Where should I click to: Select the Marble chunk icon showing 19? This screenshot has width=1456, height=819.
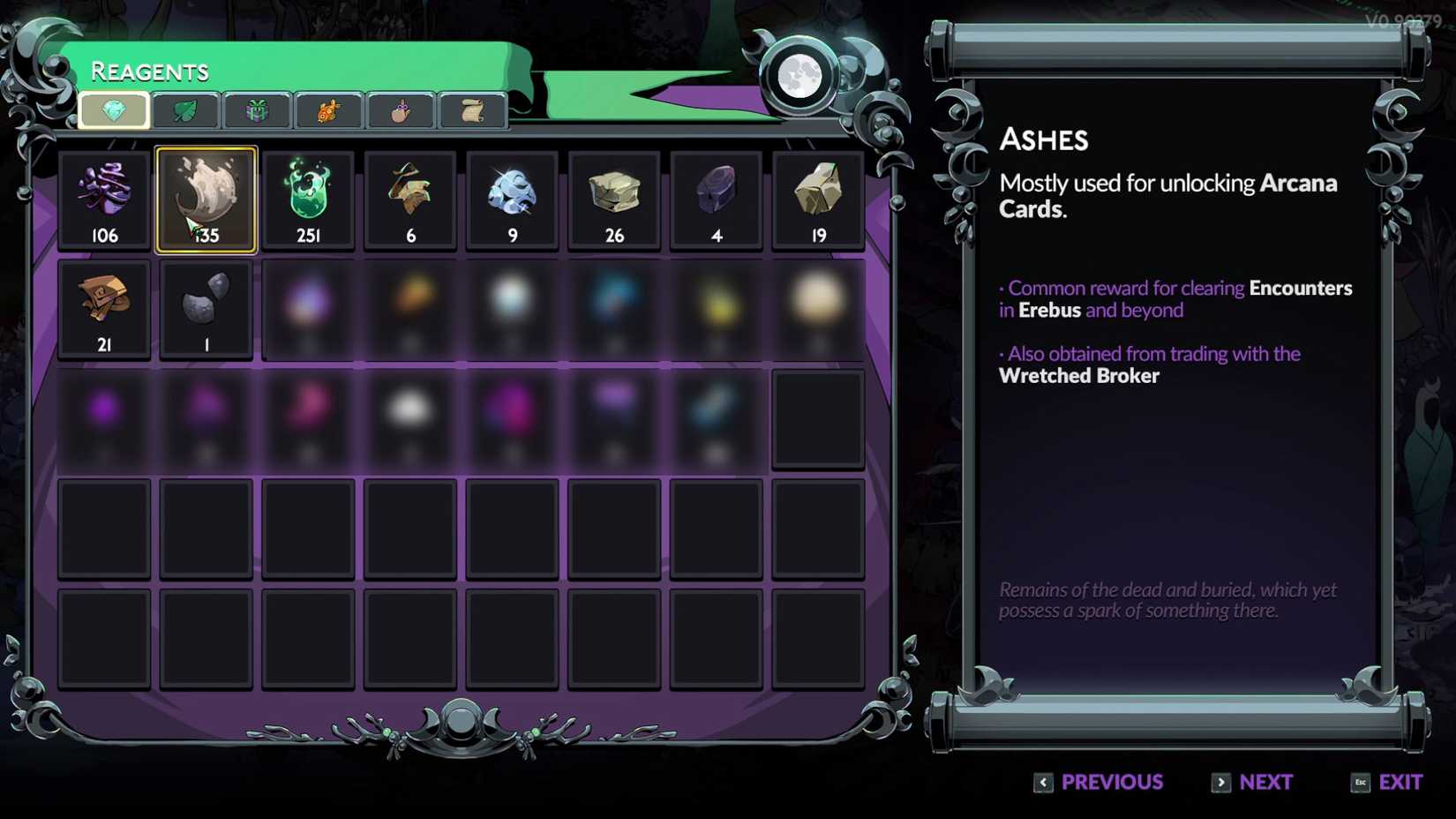click(817, 199)
